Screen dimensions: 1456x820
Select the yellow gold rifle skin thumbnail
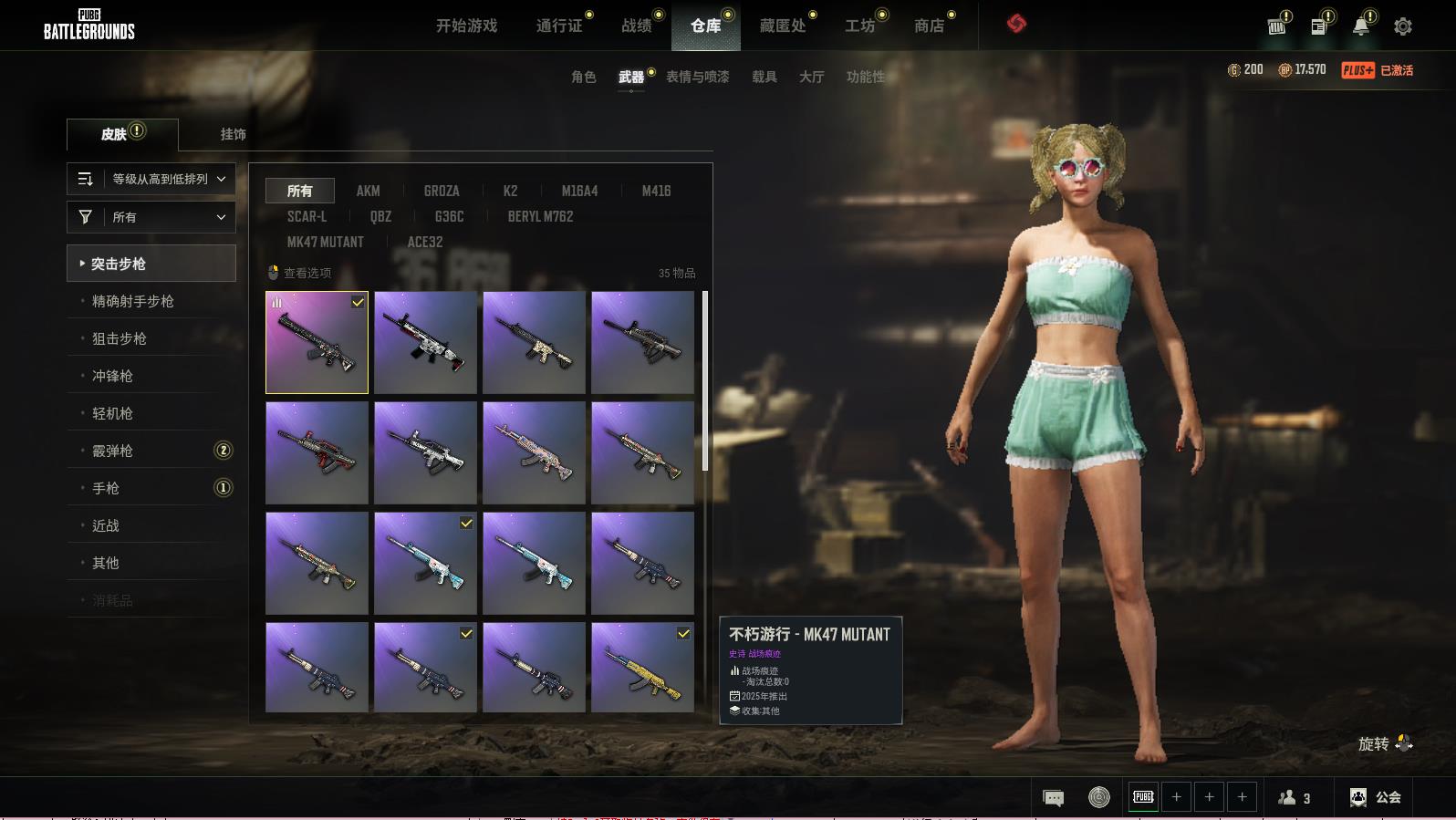point(642,667)
